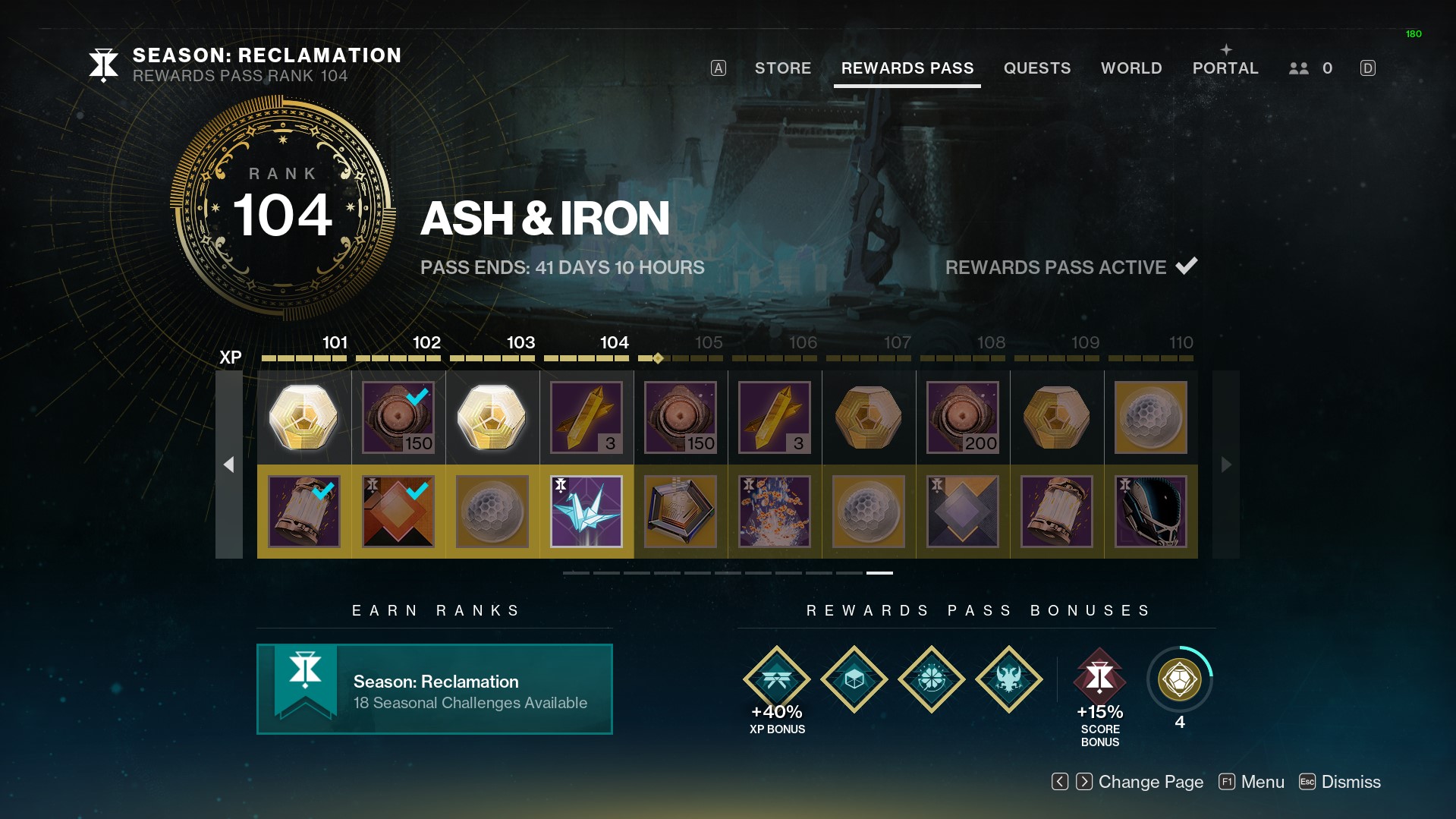Go to next rewards page arrow
This screenshot has width=1456, height=819.
[1225, 465]
